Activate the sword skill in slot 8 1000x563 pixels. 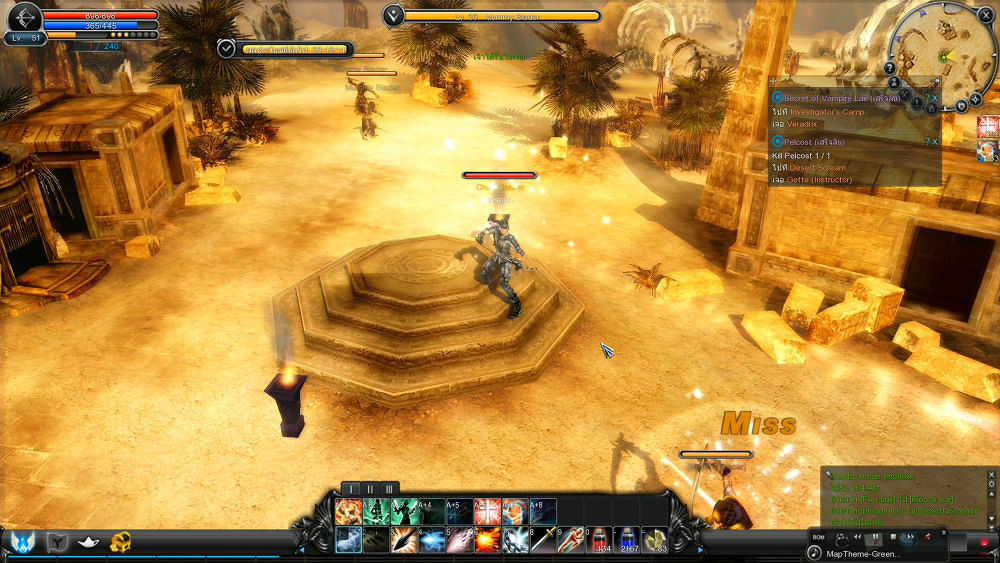pyautogui.click(x=544, y=540)
